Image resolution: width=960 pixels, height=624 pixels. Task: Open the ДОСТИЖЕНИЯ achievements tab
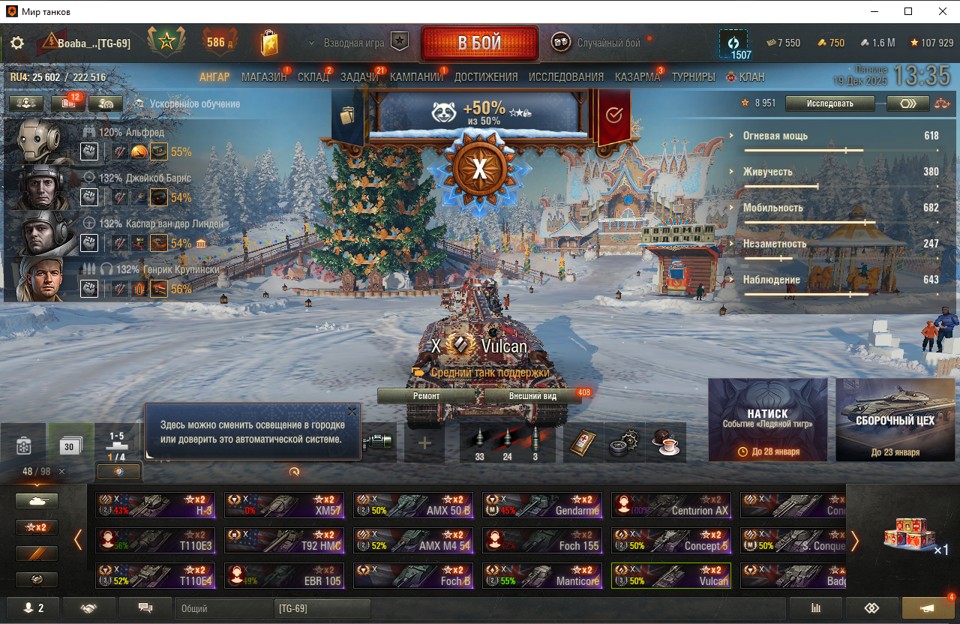pos(486,77)
